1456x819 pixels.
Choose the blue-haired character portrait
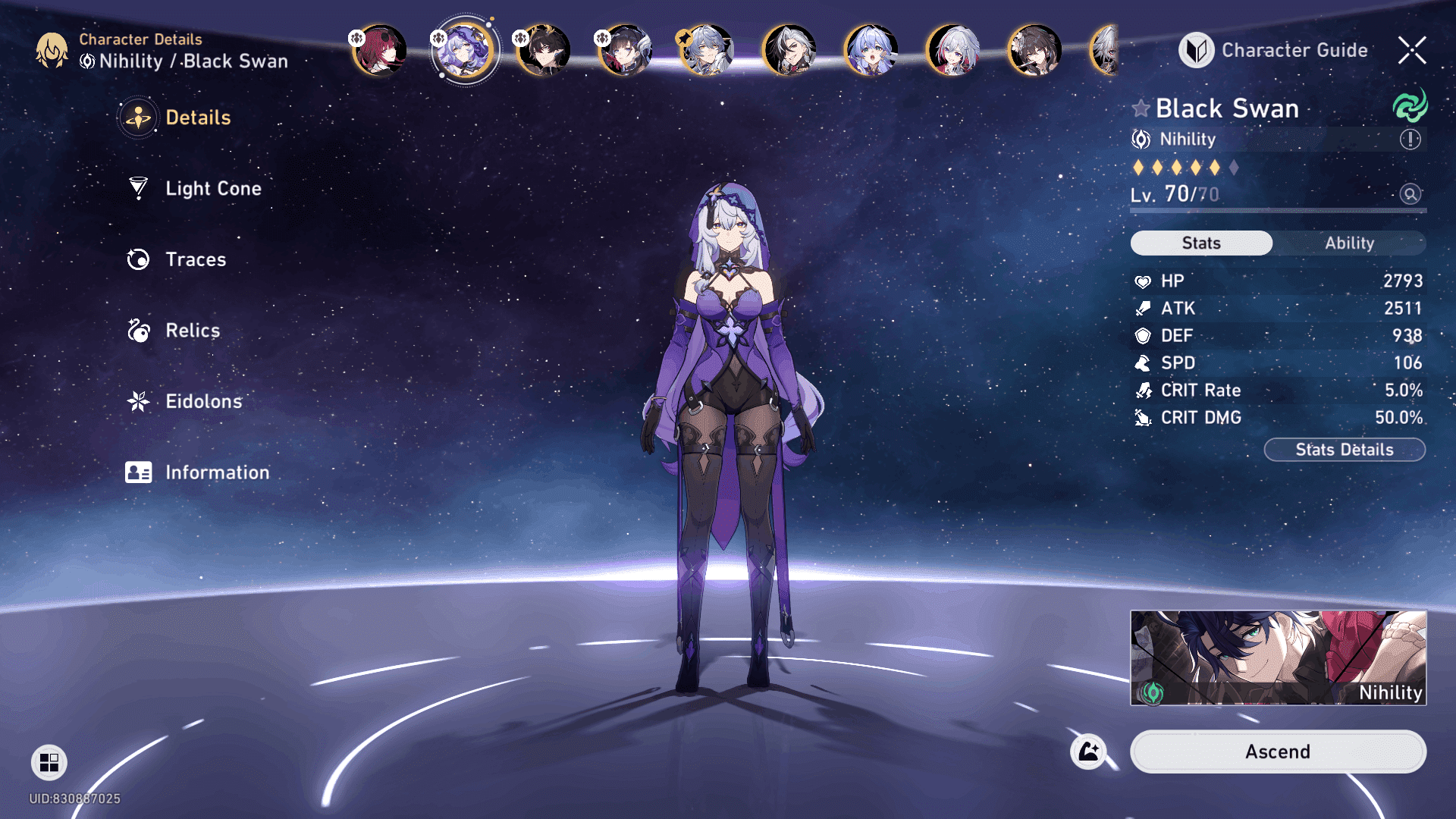(871, 50)
